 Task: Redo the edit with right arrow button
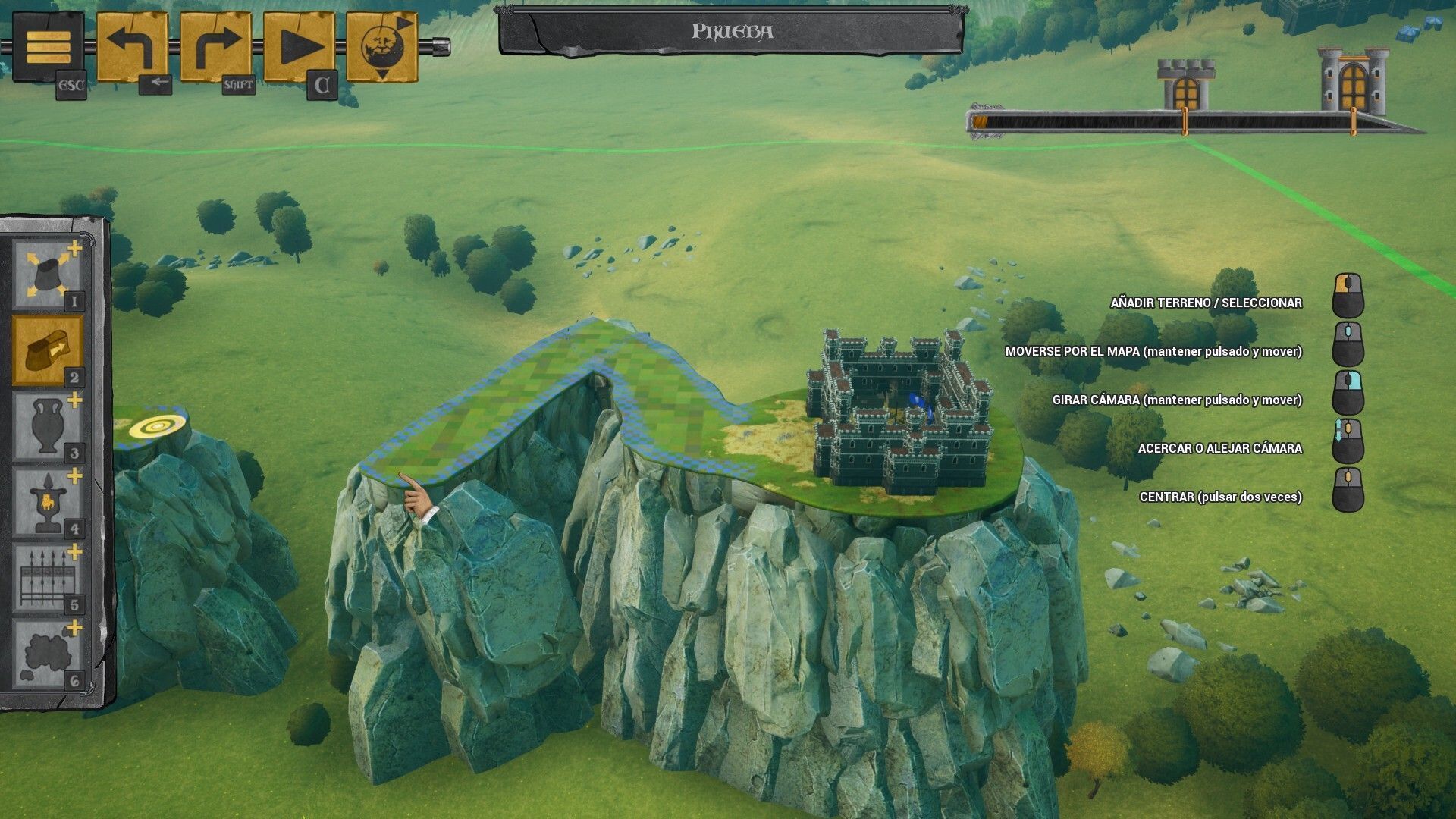click(x=215, y=48)
